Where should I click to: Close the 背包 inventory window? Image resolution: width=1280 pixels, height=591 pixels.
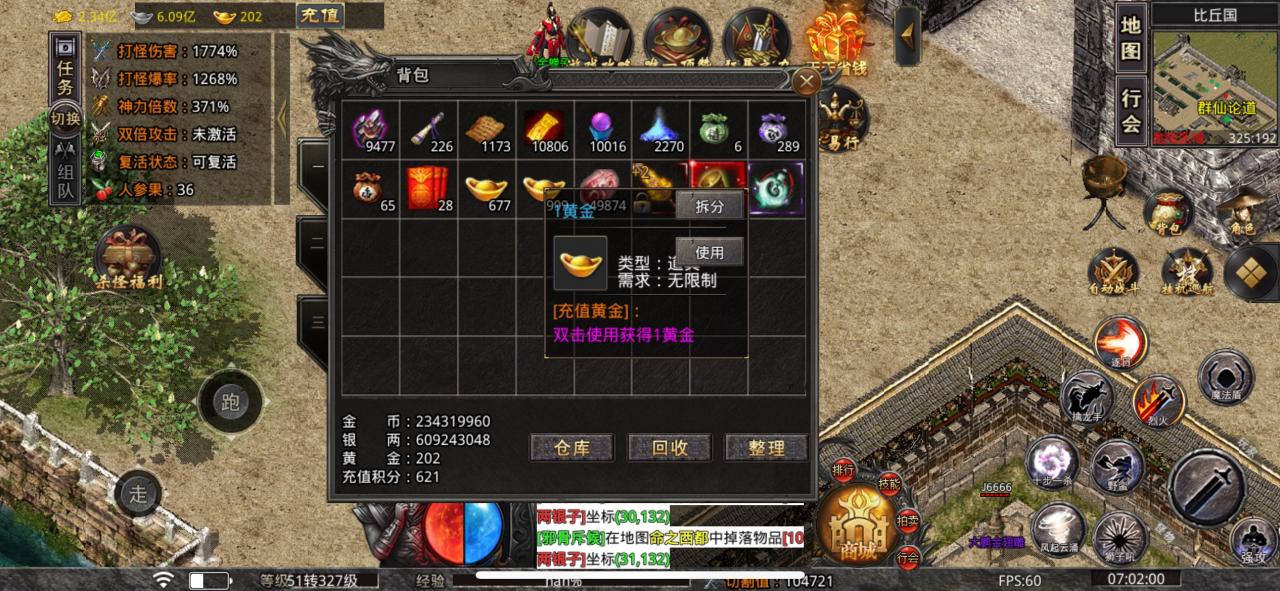(x=805, y=82)
